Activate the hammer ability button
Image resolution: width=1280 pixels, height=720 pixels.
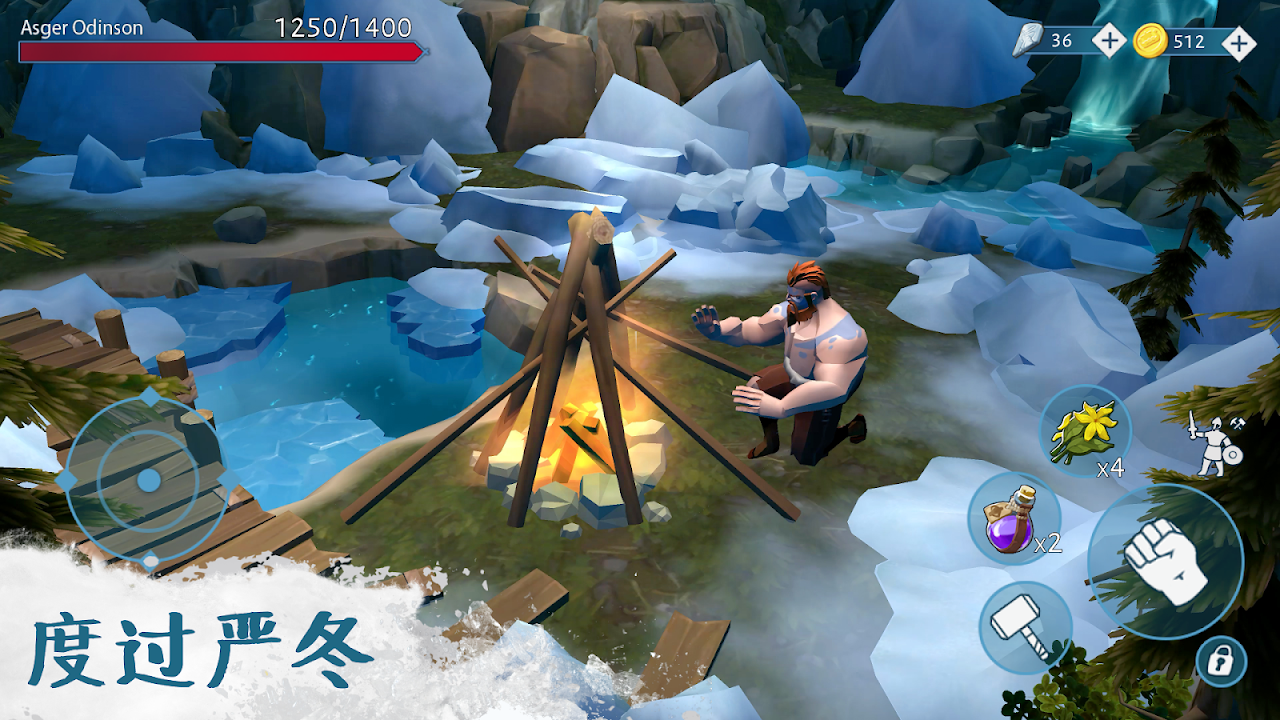click(x=1025, y=627)
